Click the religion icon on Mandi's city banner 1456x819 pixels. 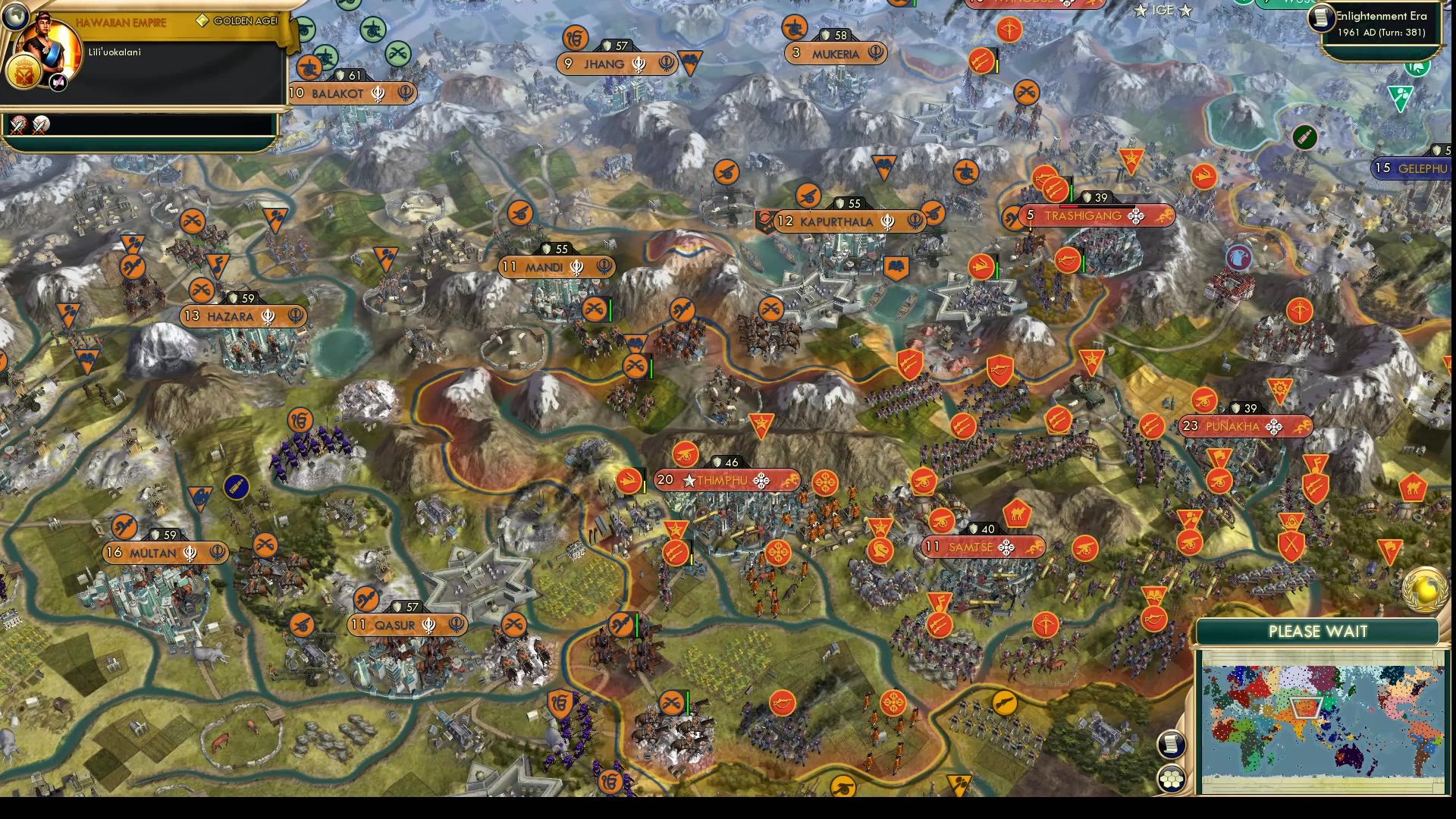coord(577,268)
